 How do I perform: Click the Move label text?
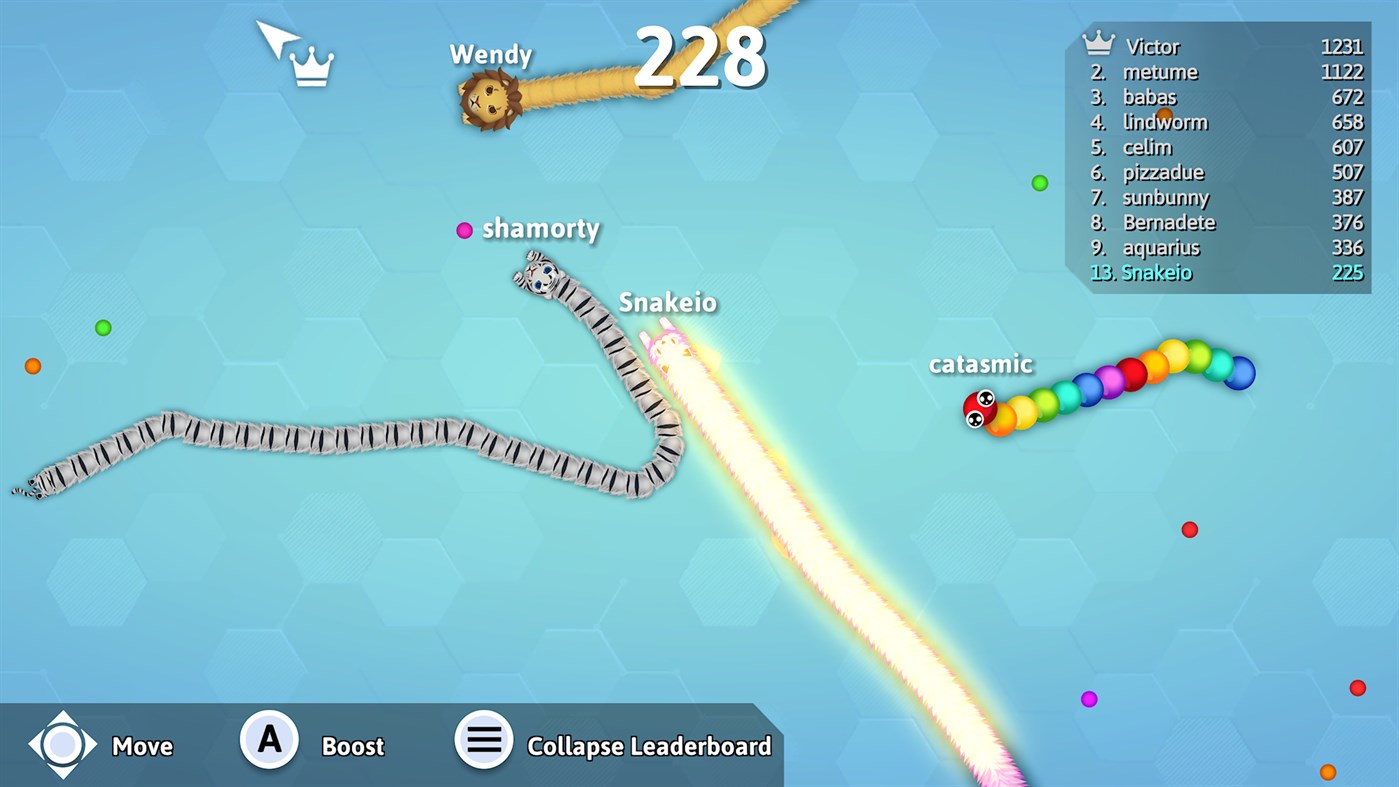point(143,745)
